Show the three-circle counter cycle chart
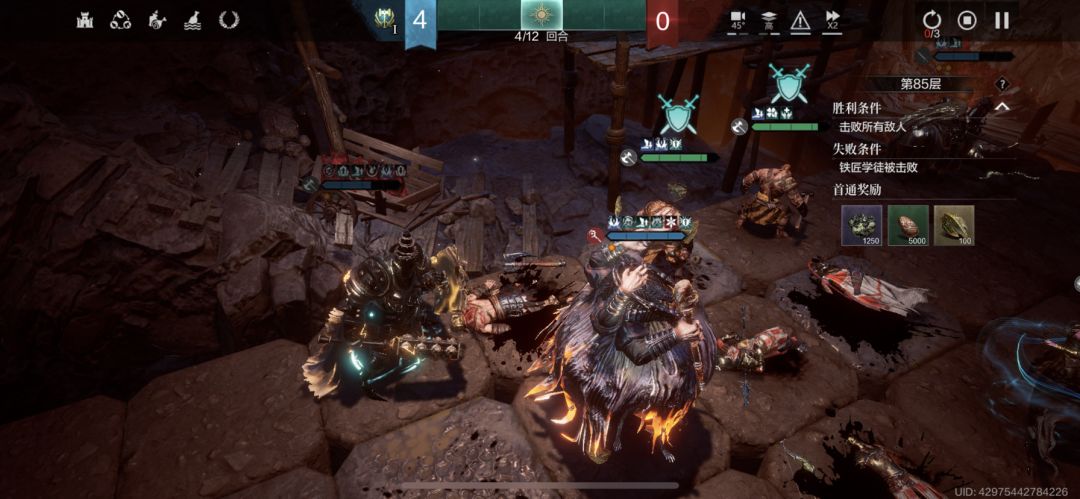1080x499 pixels. tap(121, 19)
